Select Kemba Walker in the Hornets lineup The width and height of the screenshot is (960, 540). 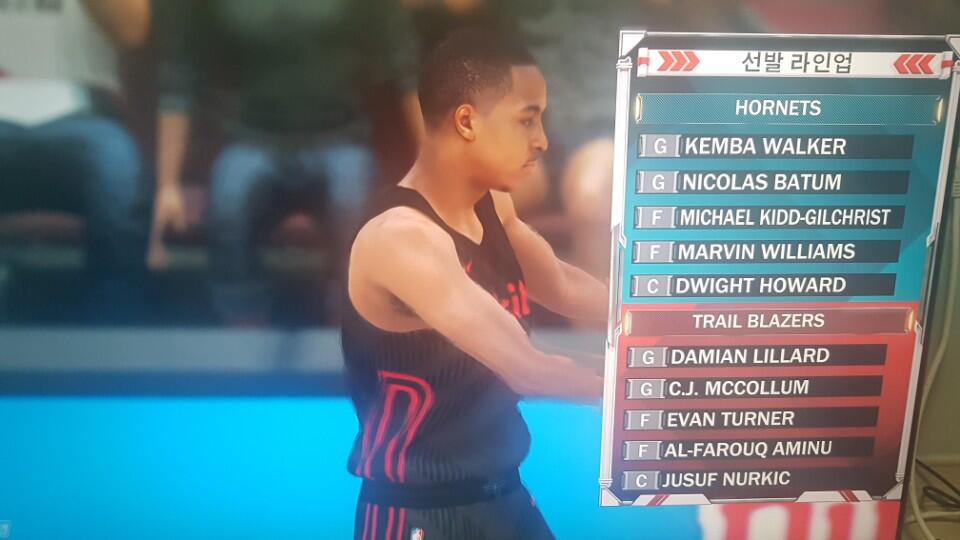[763, 146]
